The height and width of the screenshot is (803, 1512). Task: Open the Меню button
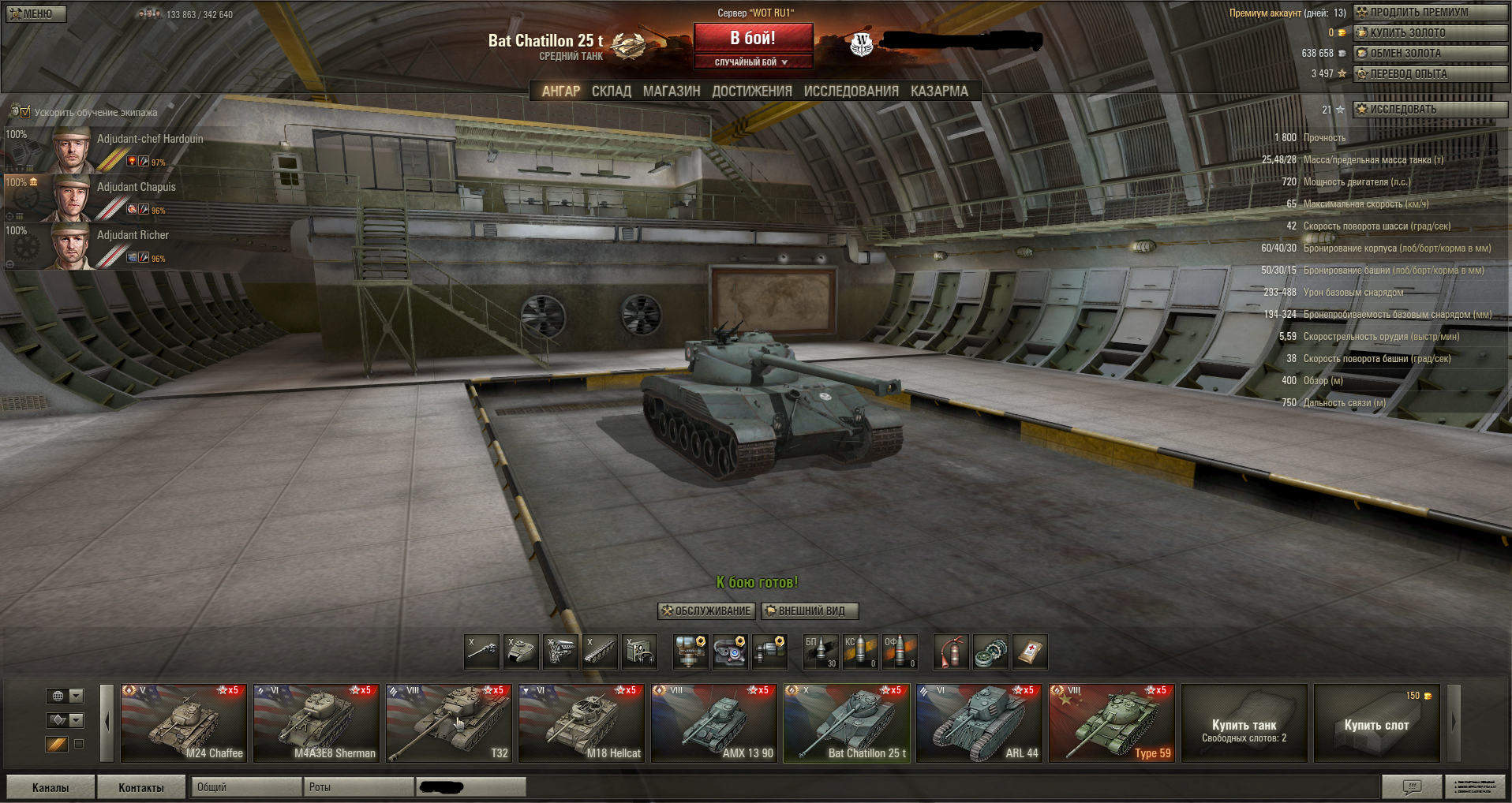[x=36, y=13]
